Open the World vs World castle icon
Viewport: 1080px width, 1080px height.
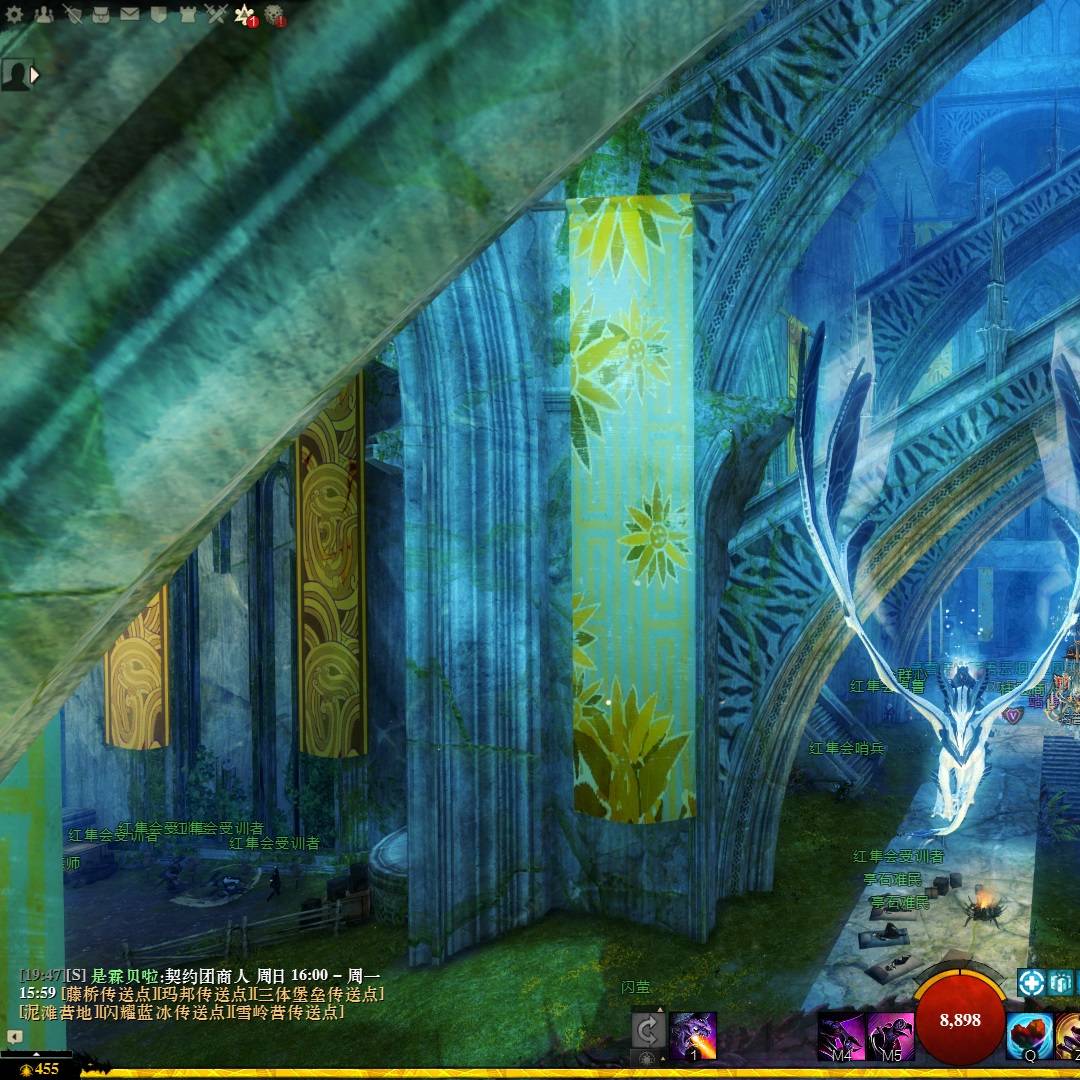187,14
